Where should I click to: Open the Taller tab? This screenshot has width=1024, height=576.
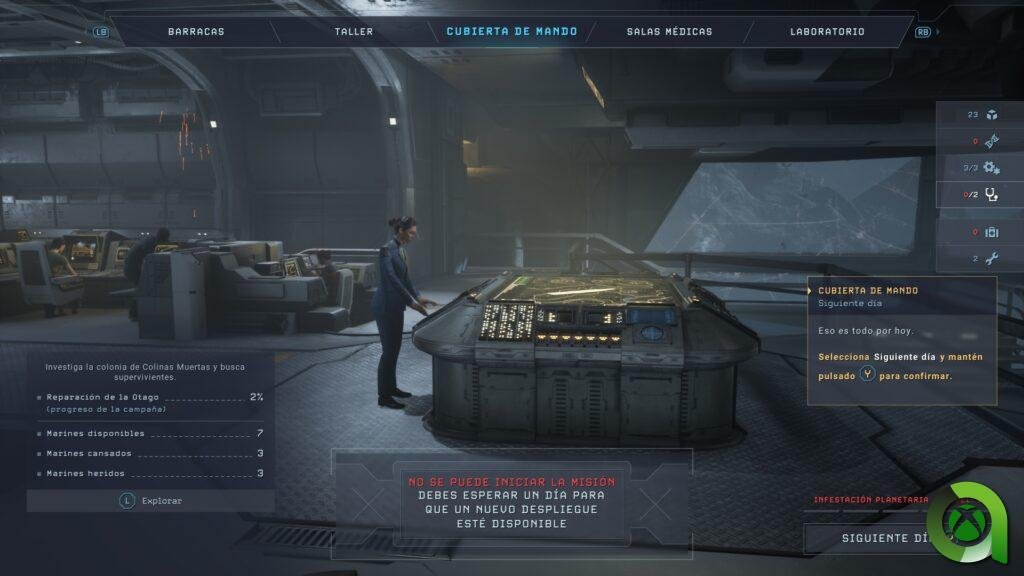(x=354, y=31)
